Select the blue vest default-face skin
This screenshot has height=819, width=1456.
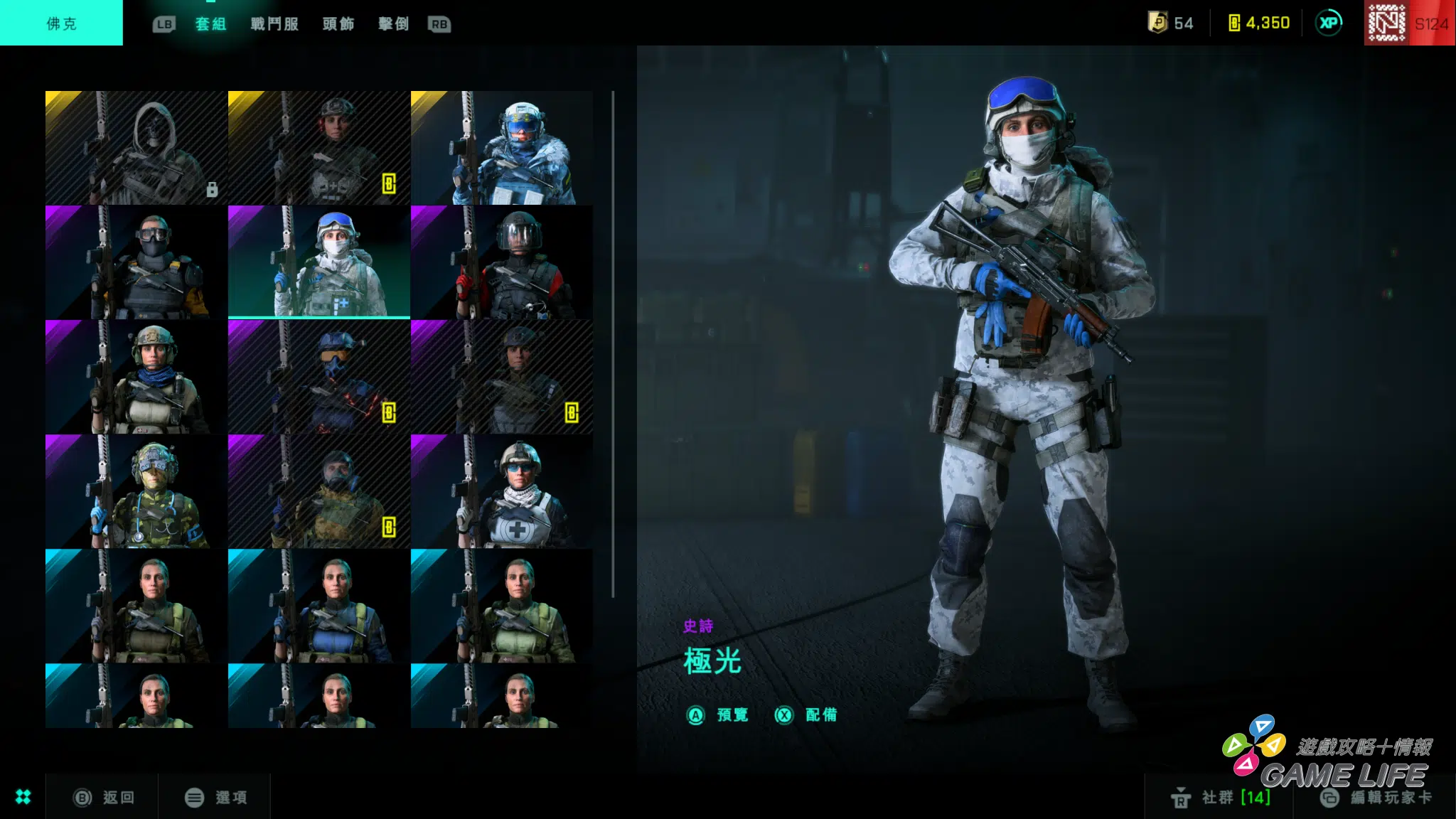coord(318,606)
